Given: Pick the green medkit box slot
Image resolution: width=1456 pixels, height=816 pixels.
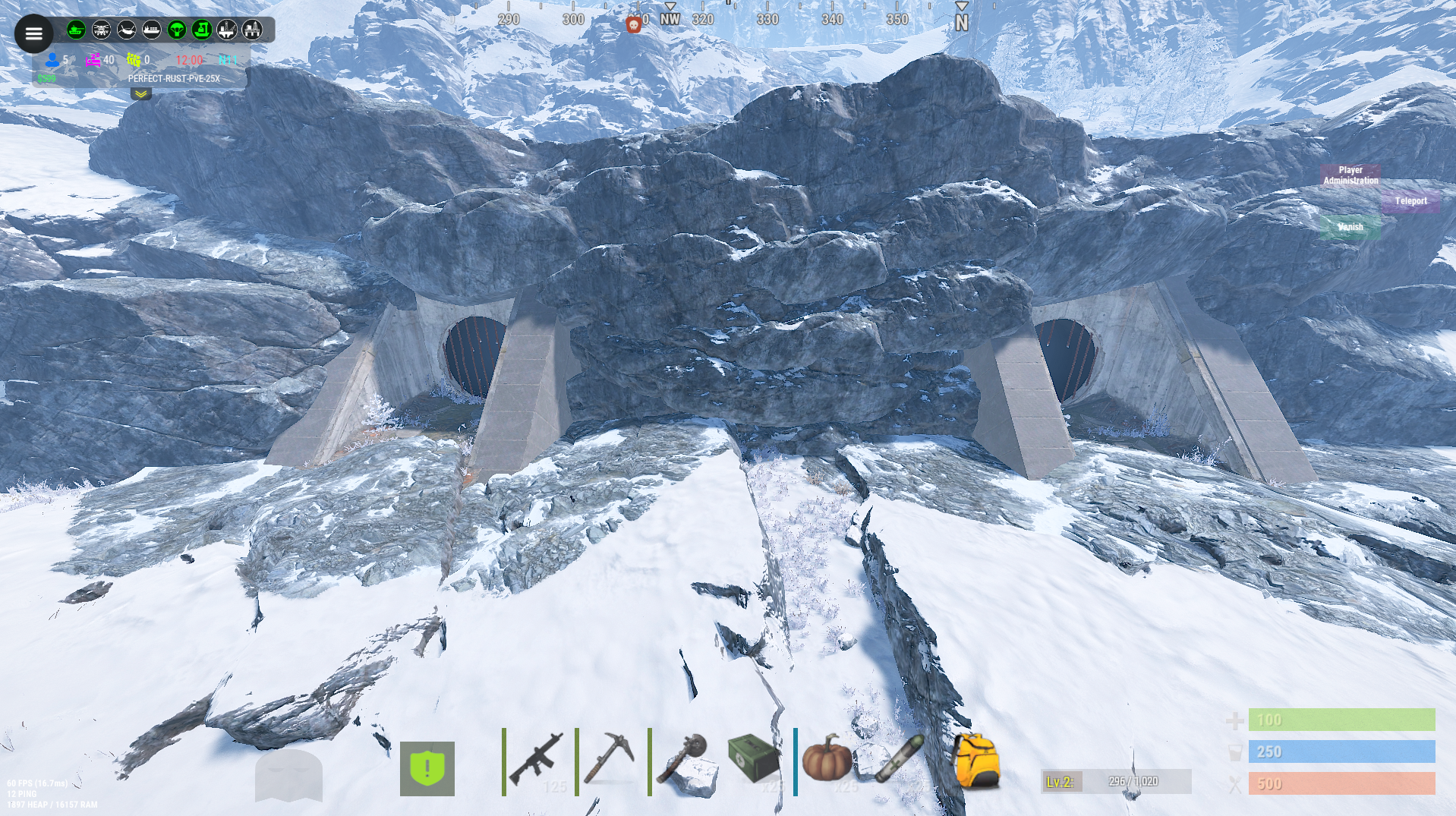Looking at the screenshot, I should tap(754, 759).
